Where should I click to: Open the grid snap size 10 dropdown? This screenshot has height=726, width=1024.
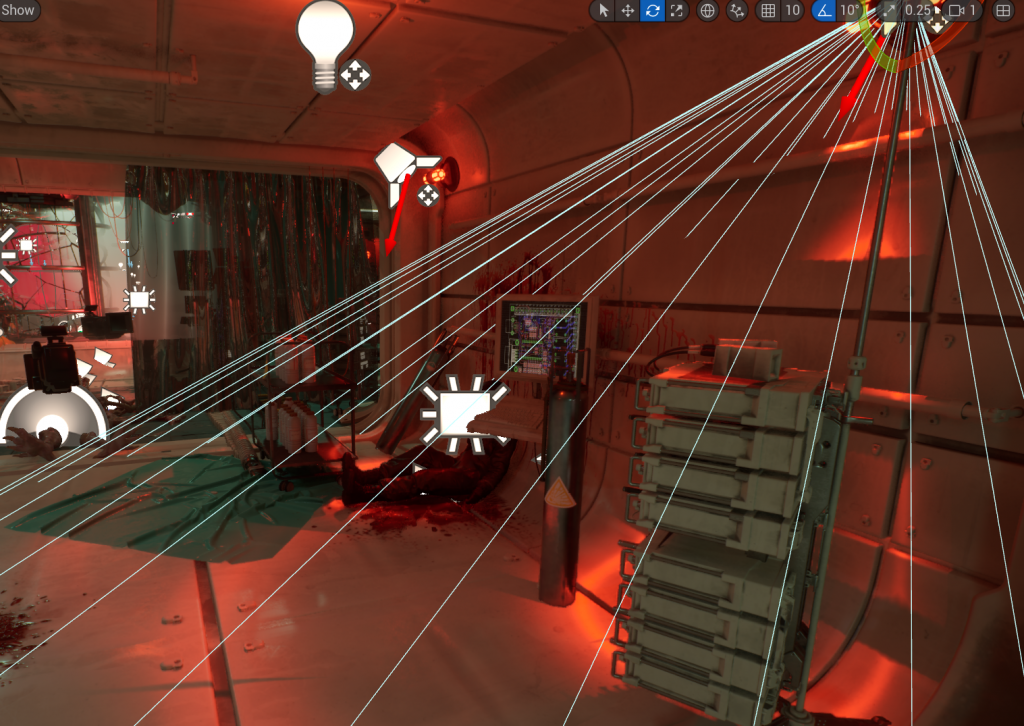click(x=792, y=11)
